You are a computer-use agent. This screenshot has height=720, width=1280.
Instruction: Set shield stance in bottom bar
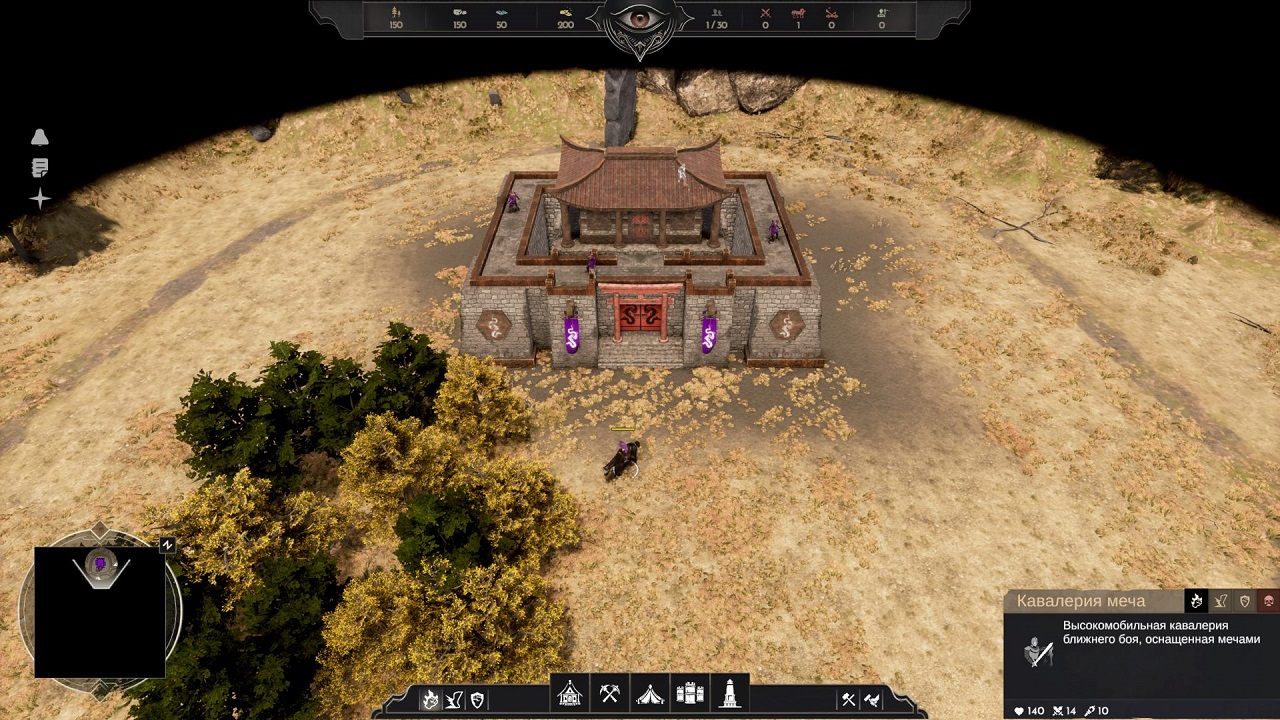(477, 700)
